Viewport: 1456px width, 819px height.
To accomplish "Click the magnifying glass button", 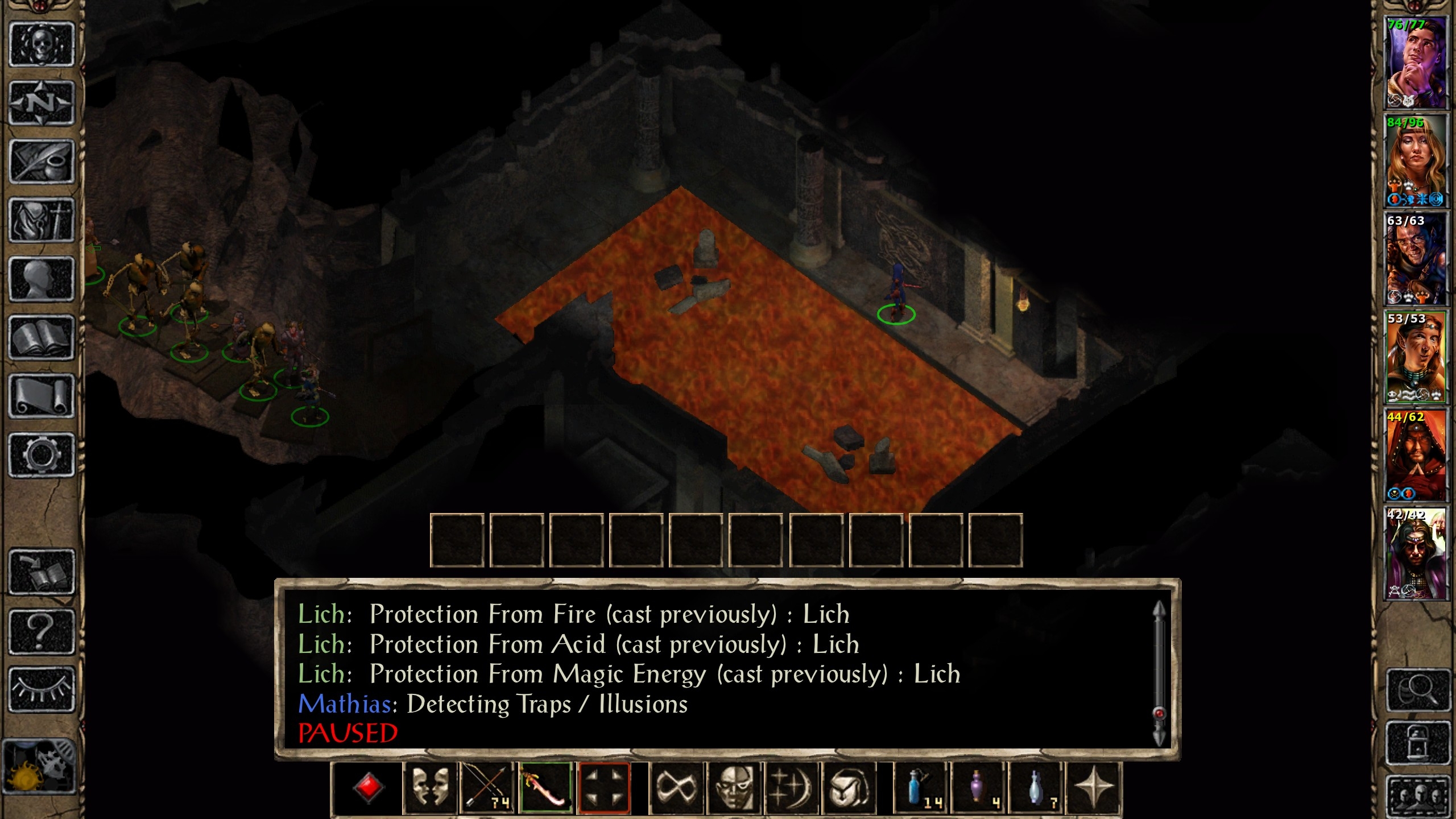I will click(x=1417, y=690).
